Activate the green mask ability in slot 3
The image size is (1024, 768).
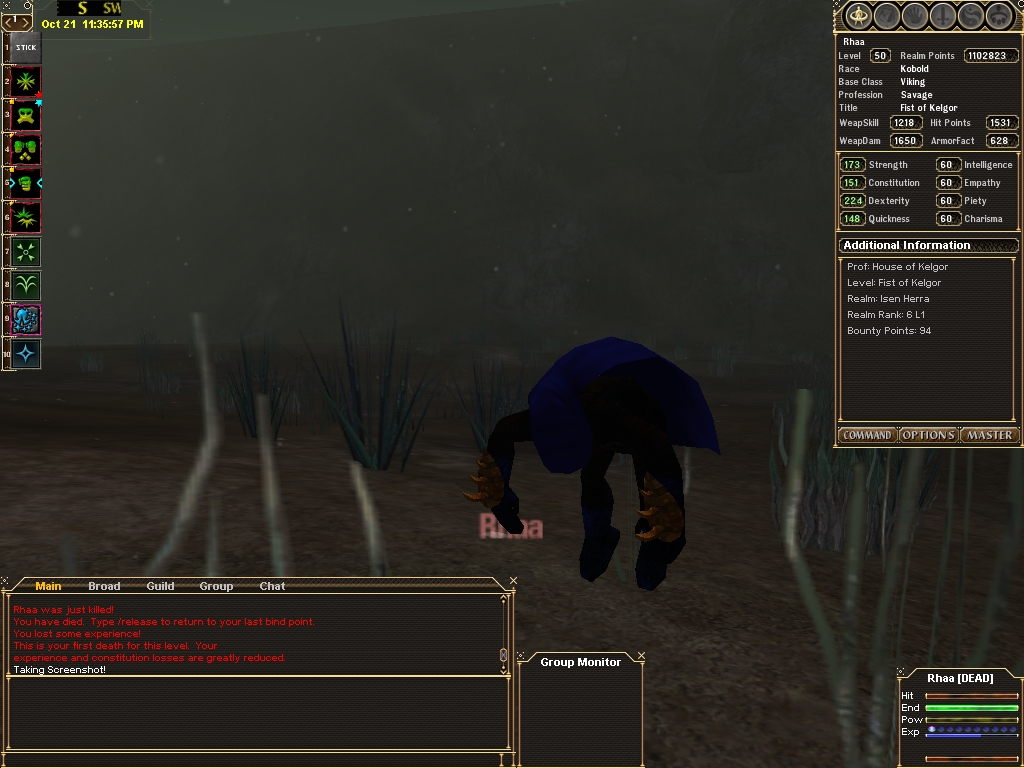tap(26, 115)
